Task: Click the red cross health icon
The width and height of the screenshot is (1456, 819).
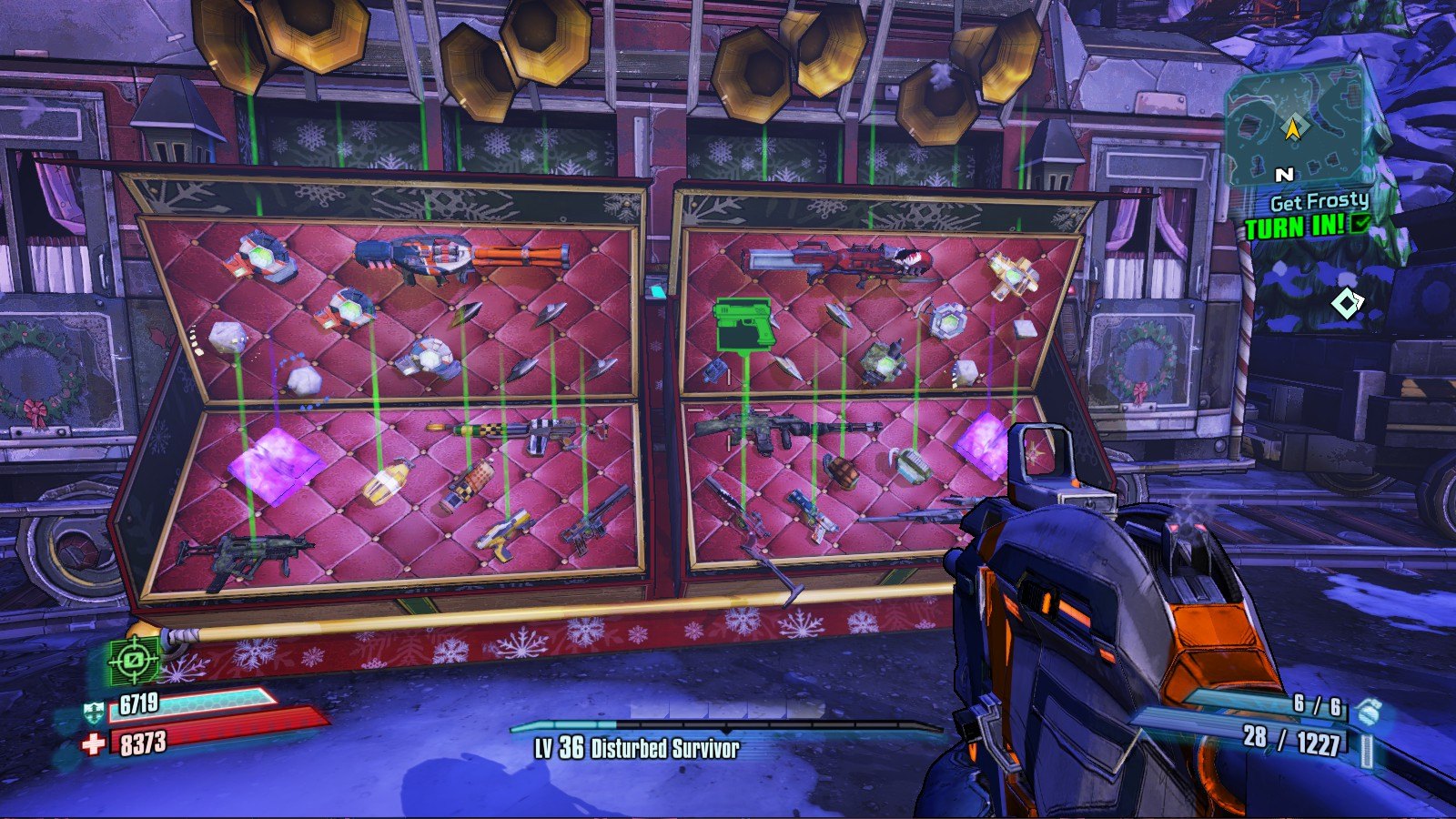Action: coord(93,744)
